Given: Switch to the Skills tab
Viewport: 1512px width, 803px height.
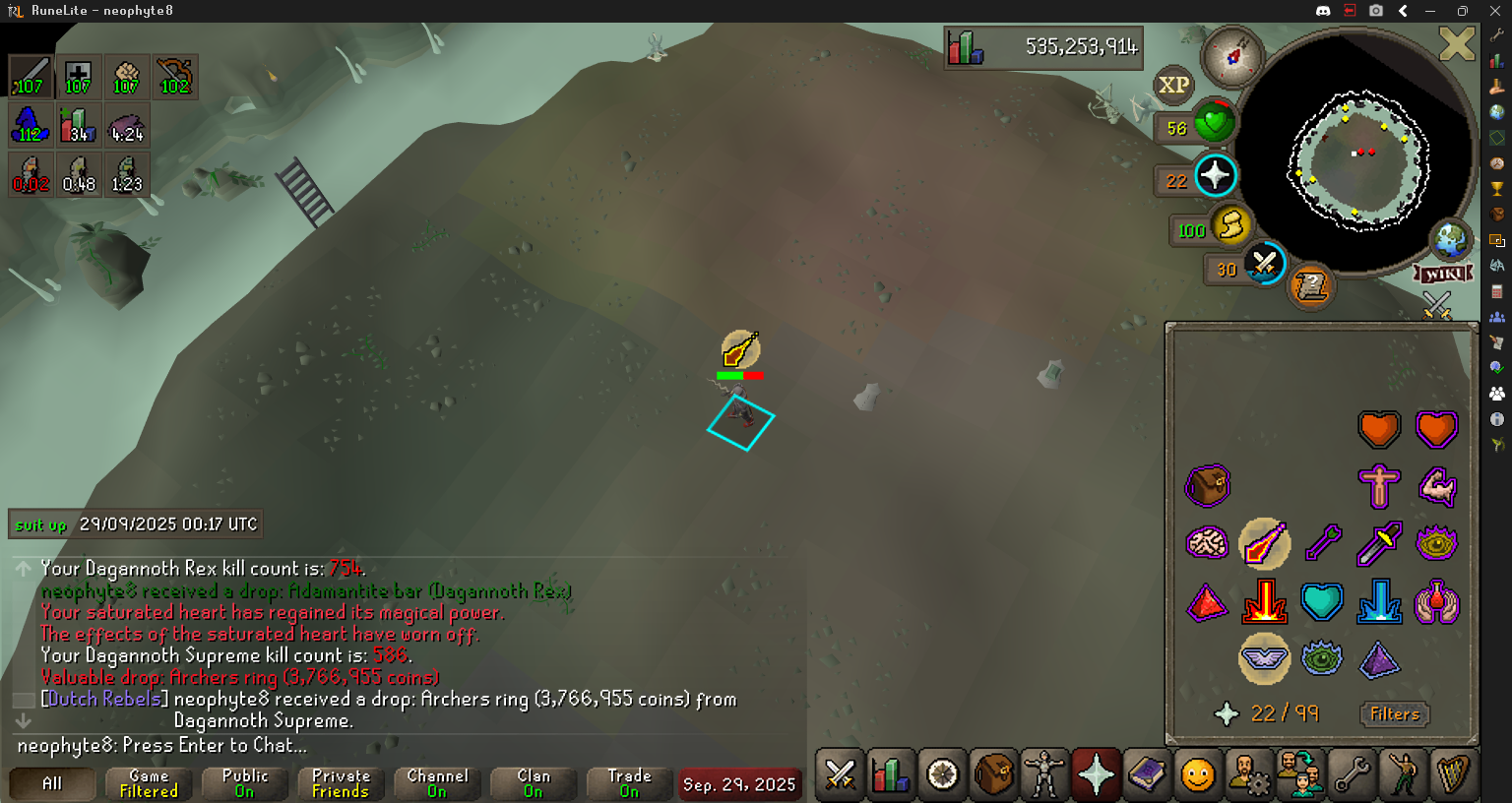Looking at the screenshot, I should (891, 775).
